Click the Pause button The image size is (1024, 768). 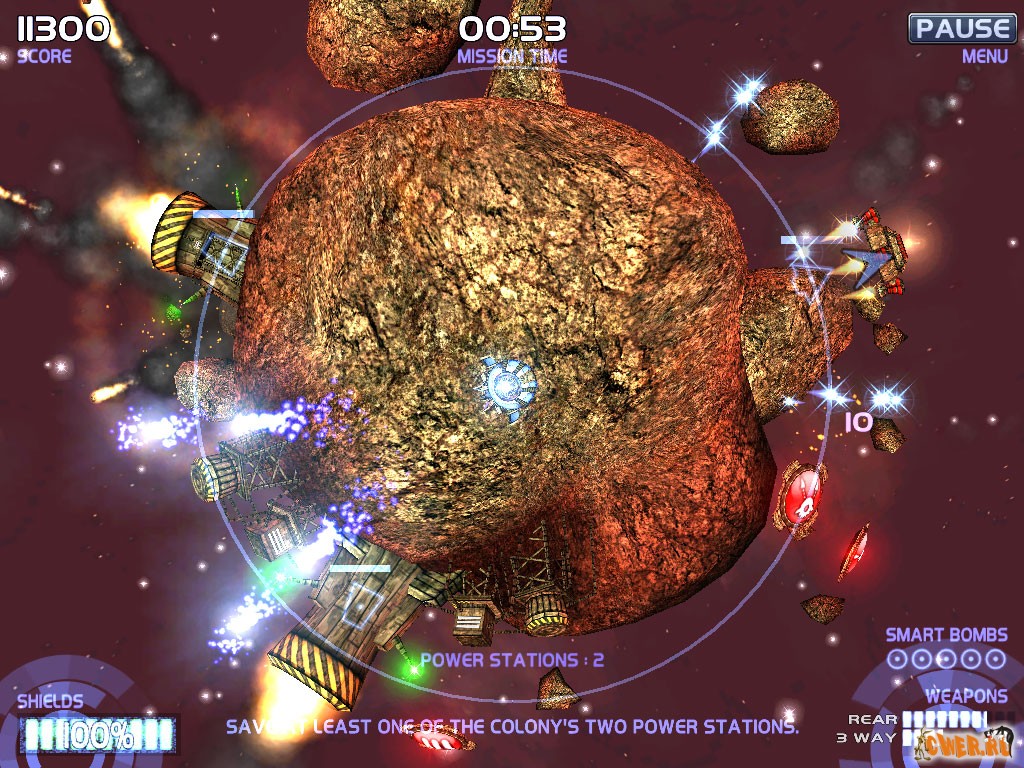click(961, 28)
